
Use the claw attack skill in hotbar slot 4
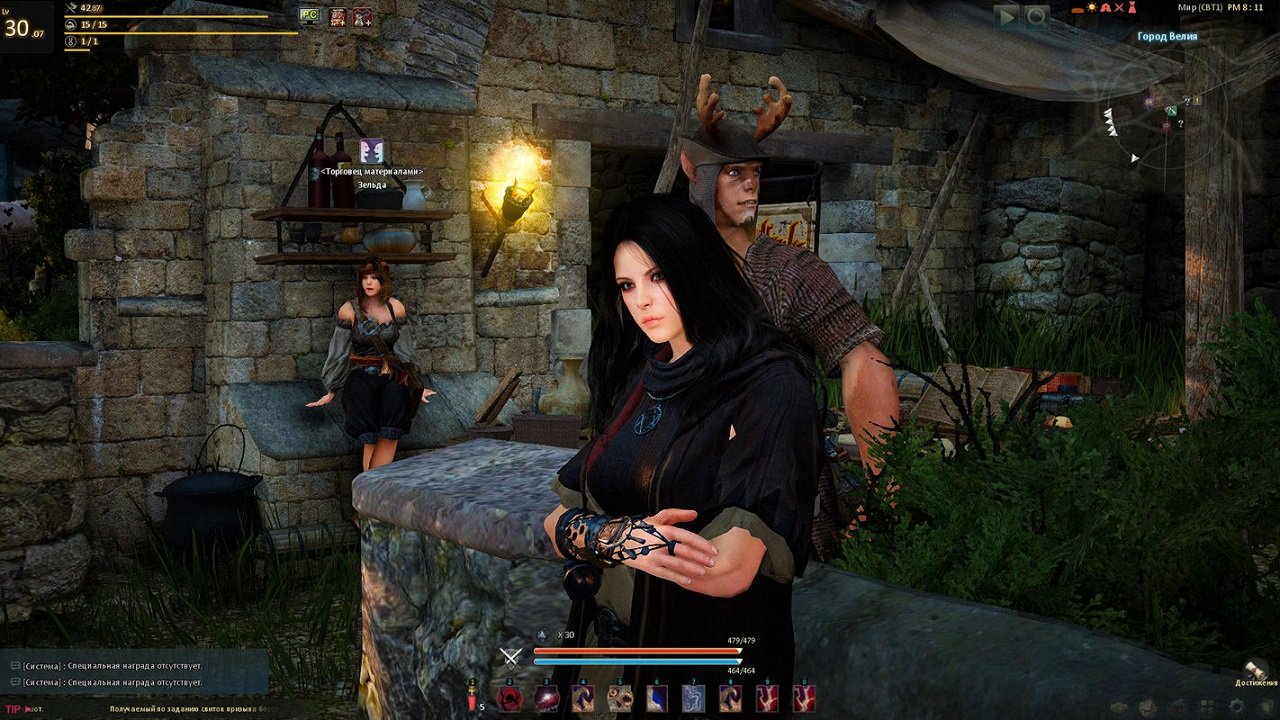[583, 697]
